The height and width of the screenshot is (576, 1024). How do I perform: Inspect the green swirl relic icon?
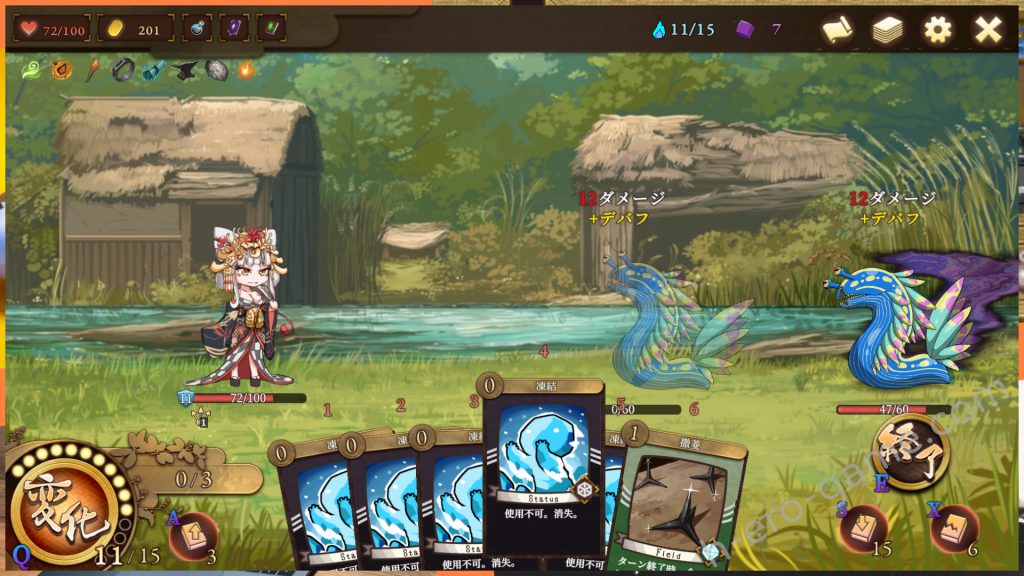(x=32, y=70)
